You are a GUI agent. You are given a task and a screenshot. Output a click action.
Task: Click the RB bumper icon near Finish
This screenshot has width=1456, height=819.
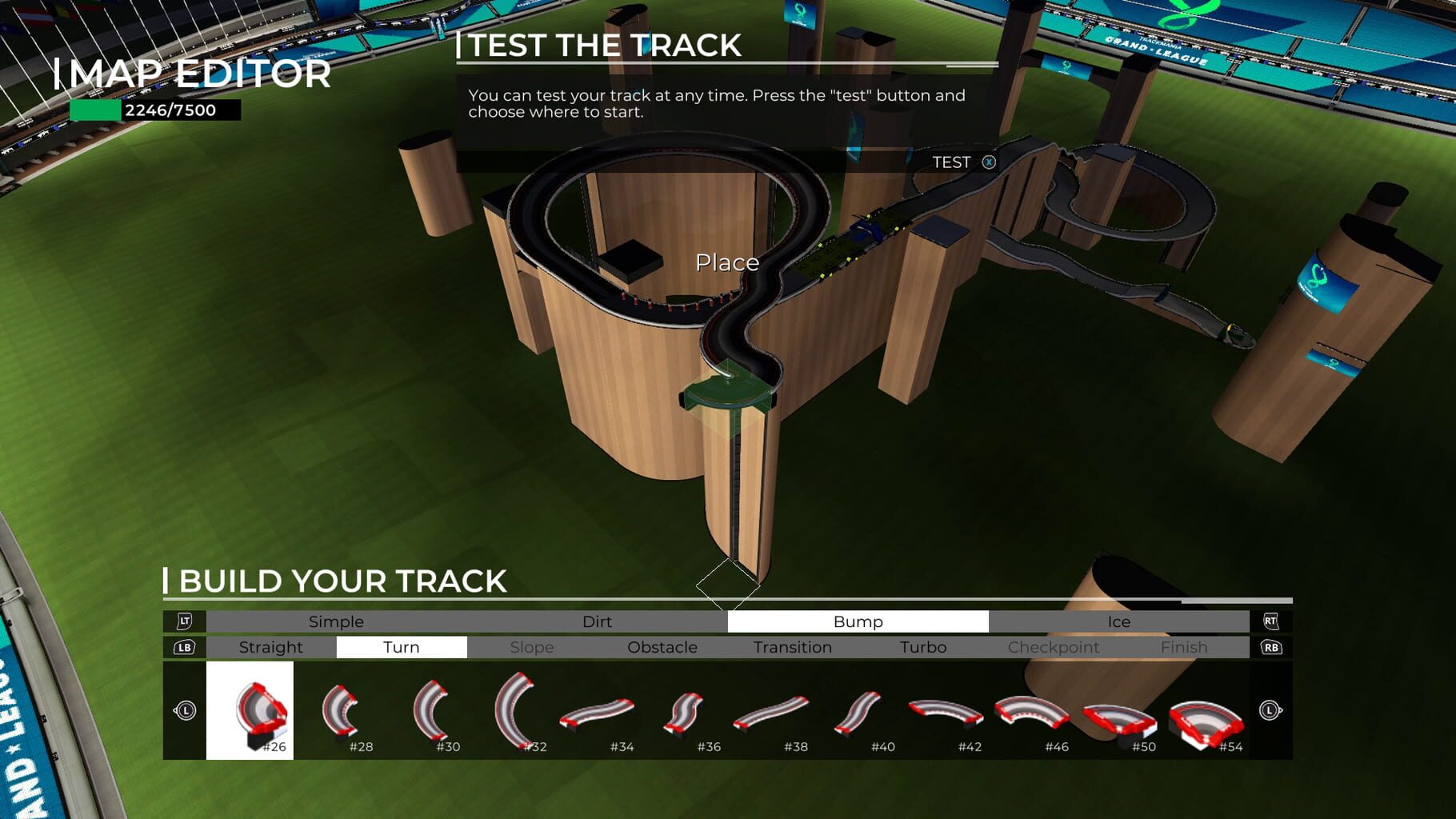1272,648
